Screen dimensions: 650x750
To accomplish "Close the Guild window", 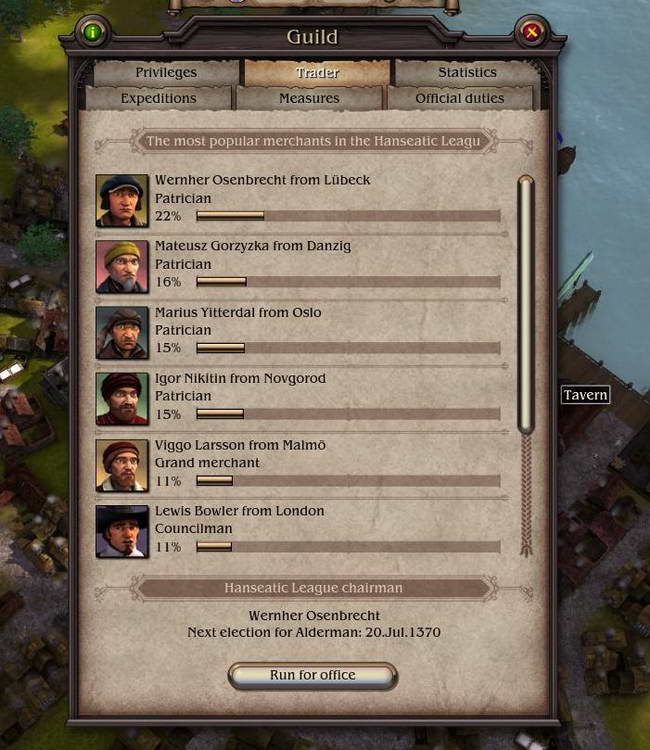I will coord(532,33).
